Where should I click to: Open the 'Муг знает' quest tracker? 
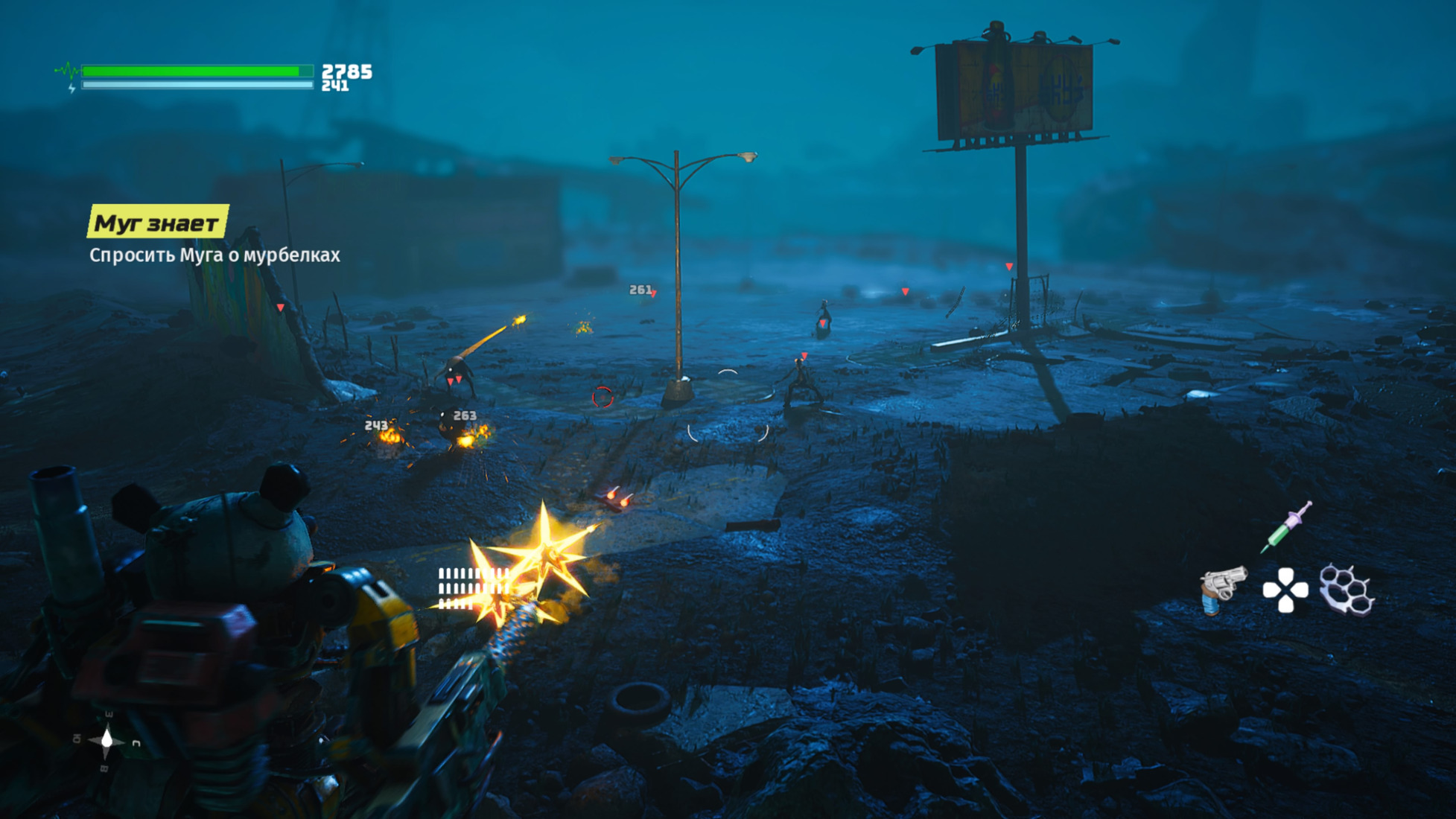click(x=157, y=222)
